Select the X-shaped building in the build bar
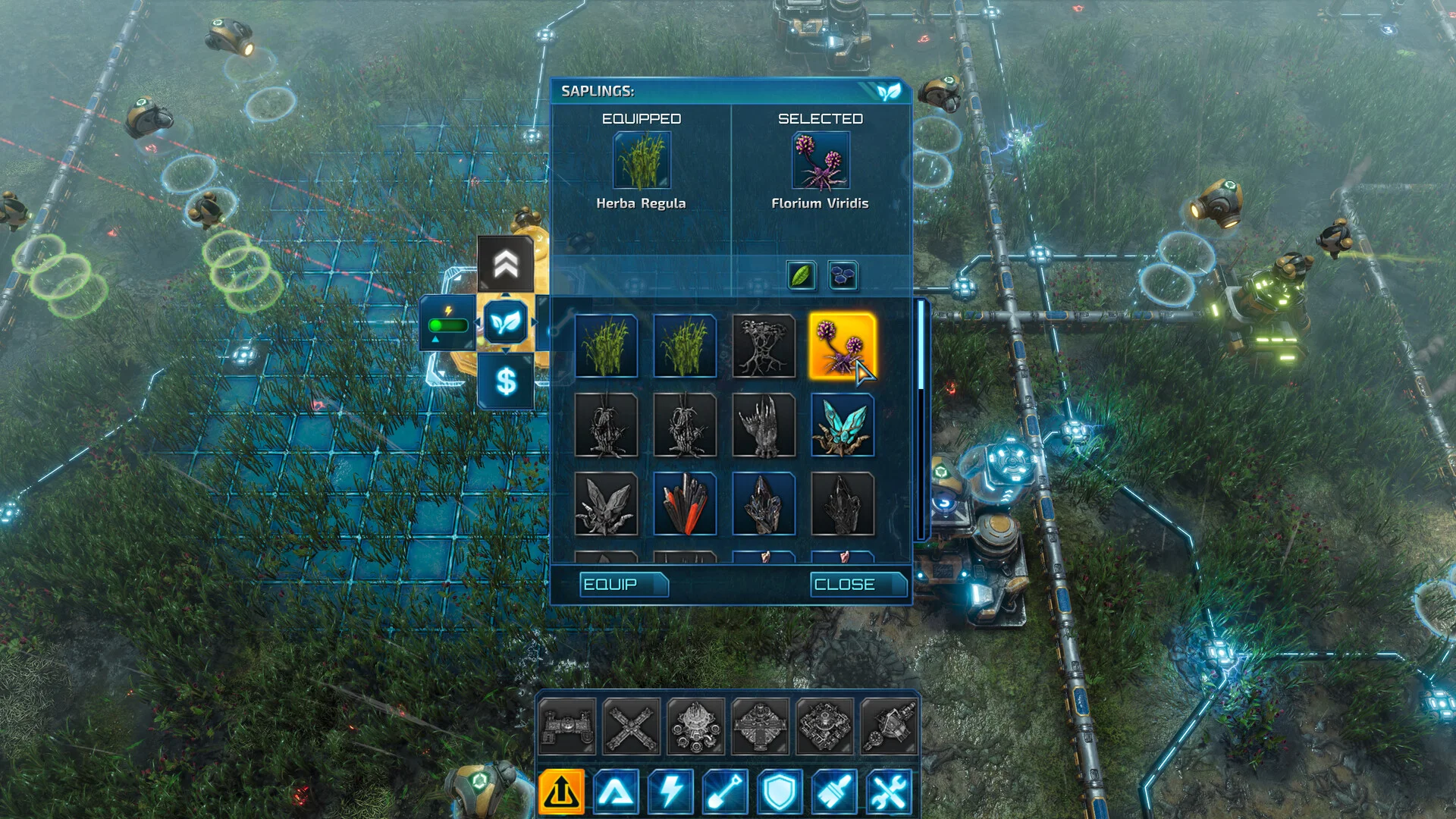 click(631, 727)
